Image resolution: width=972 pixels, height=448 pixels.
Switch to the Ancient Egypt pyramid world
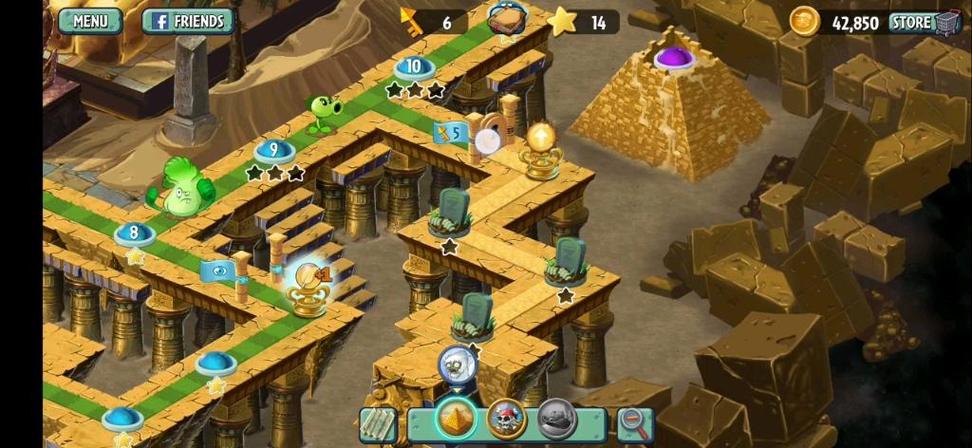tap(453, 420)
